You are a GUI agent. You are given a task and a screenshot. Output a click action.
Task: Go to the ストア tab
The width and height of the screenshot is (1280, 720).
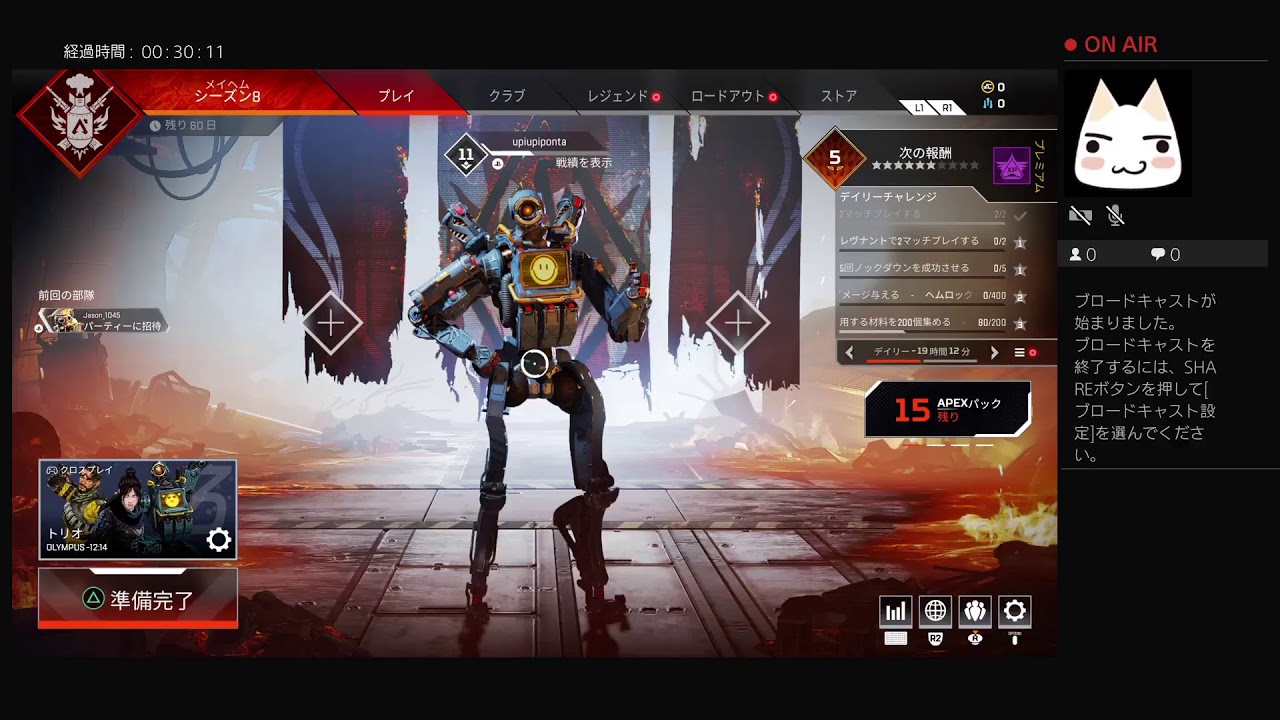(838, 96)
